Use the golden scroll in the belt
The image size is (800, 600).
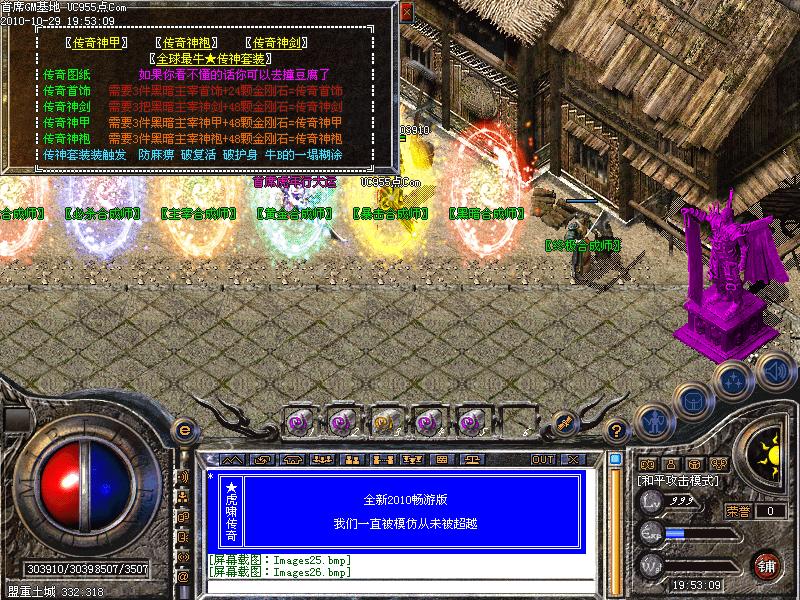click(x=384, y=422)
